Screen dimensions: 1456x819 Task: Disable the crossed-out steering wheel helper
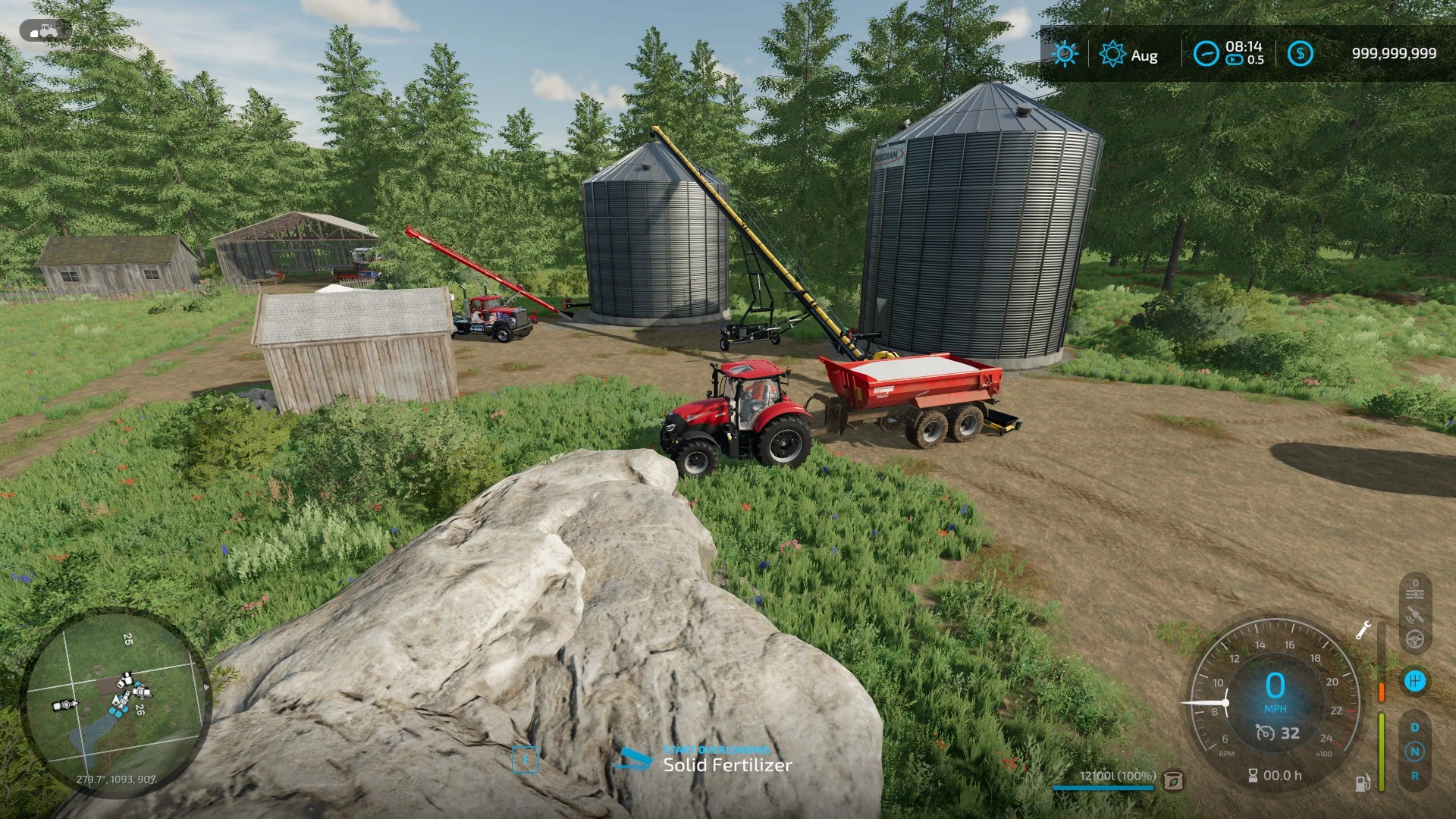(1415, 638)
